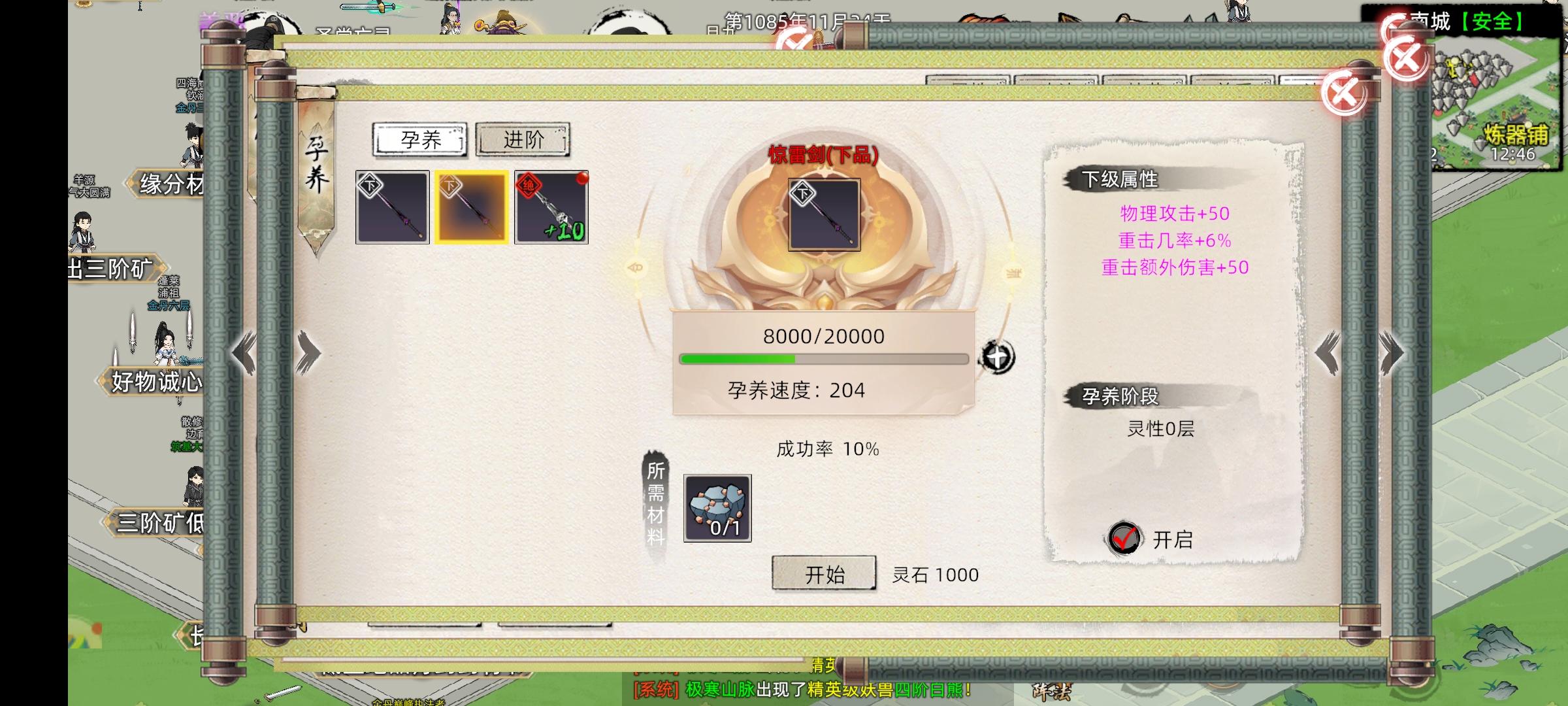Switch to the 孕养 tab
Image resolution: width=1568 pixels, height=706 pixels.
pos(419,139)
